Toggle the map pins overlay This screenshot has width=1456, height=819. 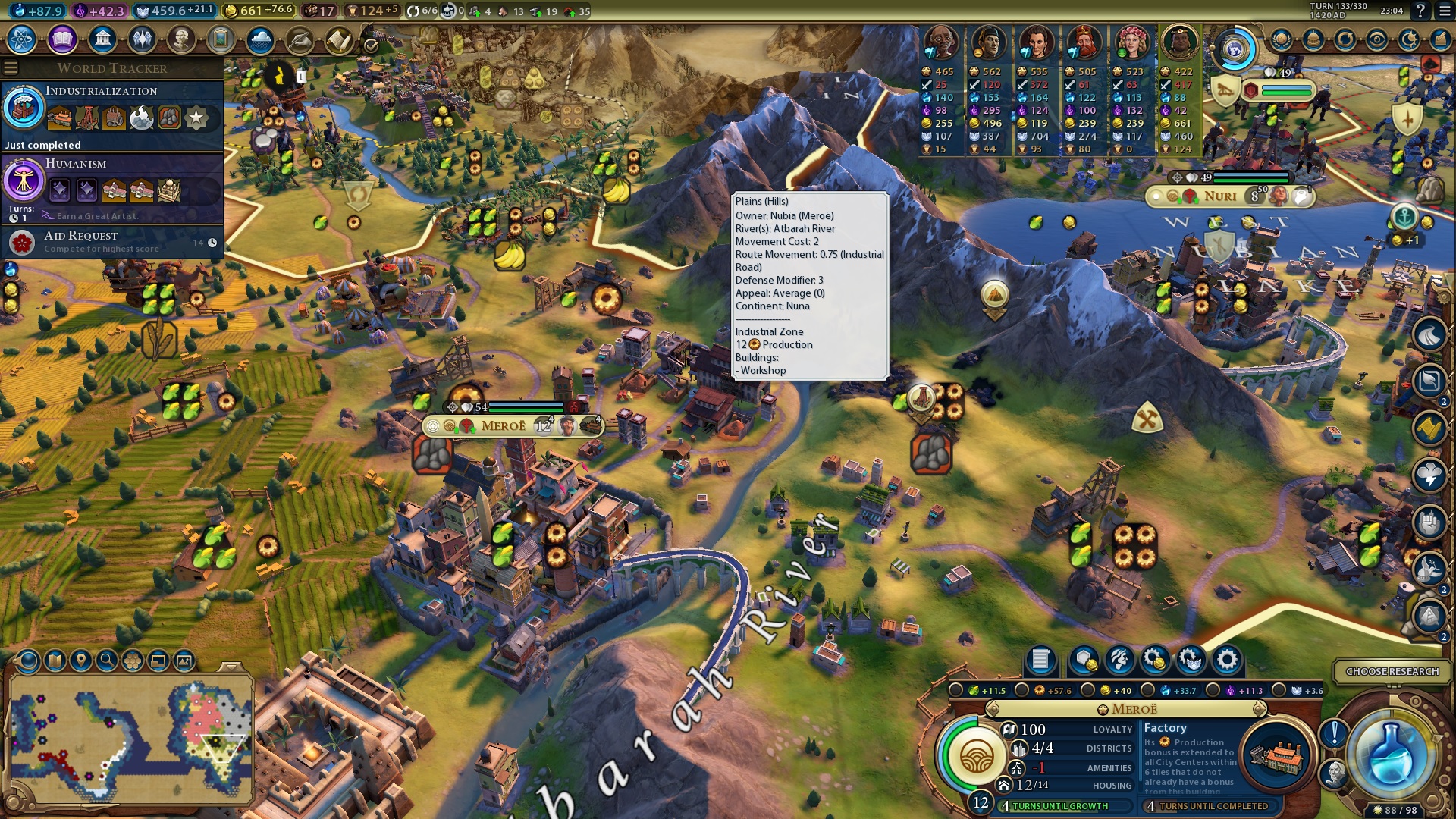tap(81, 662)
